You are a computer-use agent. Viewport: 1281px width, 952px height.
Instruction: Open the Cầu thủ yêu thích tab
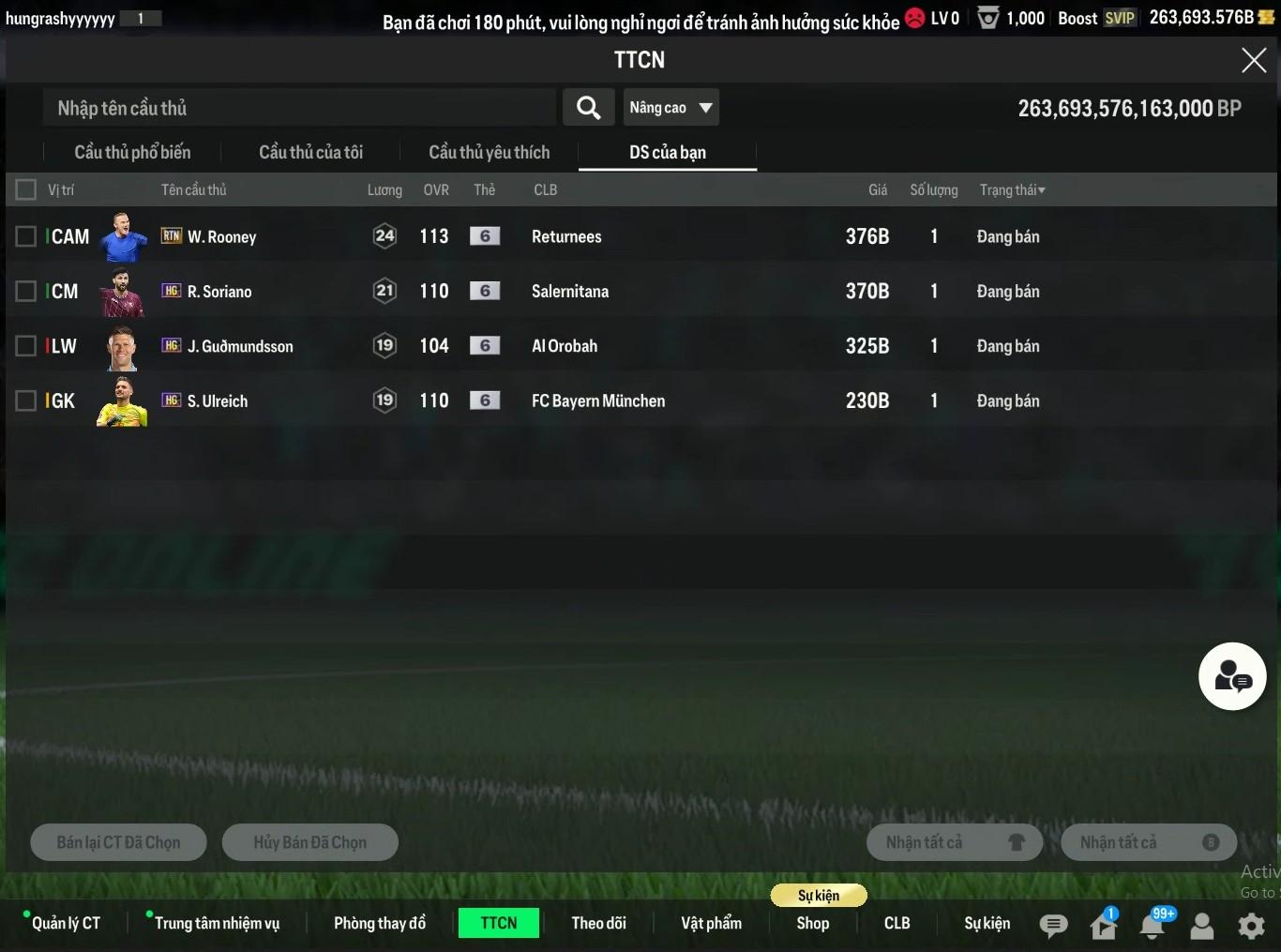point(489,152)
